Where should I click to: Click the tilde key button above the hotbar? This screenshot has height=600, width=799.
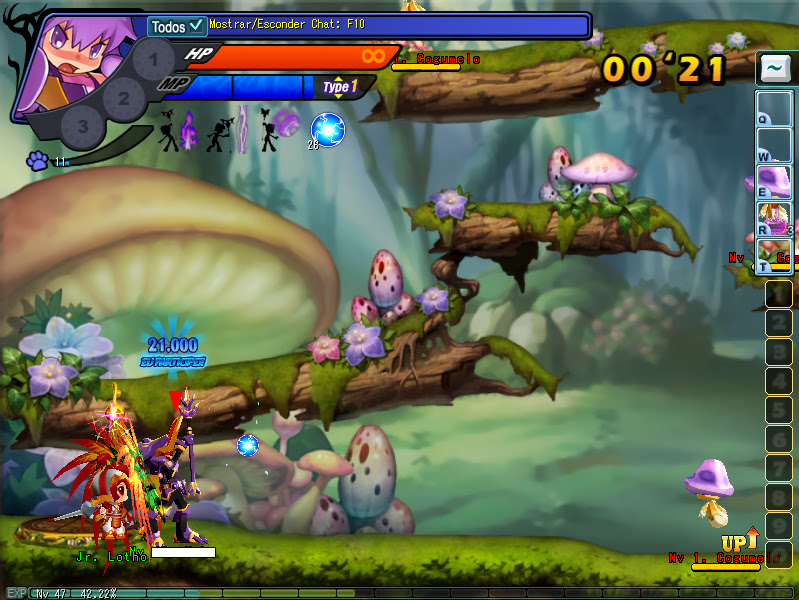(x=773, y=69)
